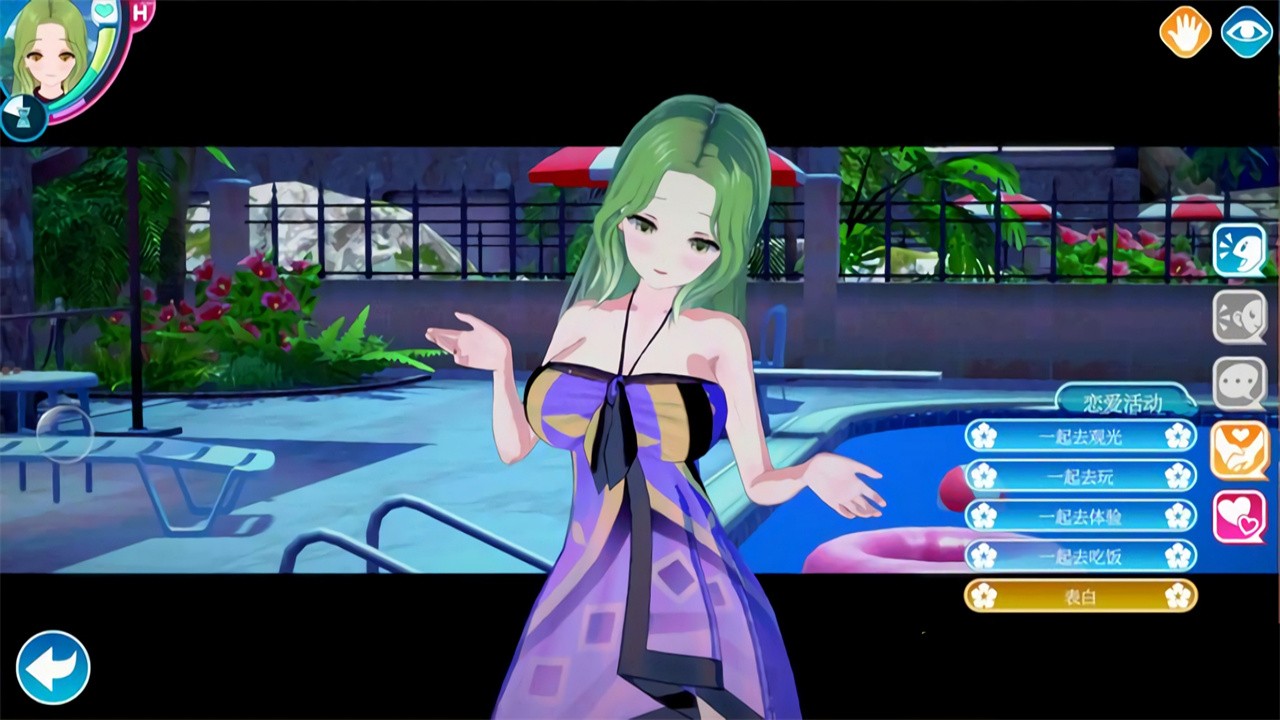Open the 一起去体验 option list entry
This screenshot has width=1280, height=720.
pos(1080,516)
